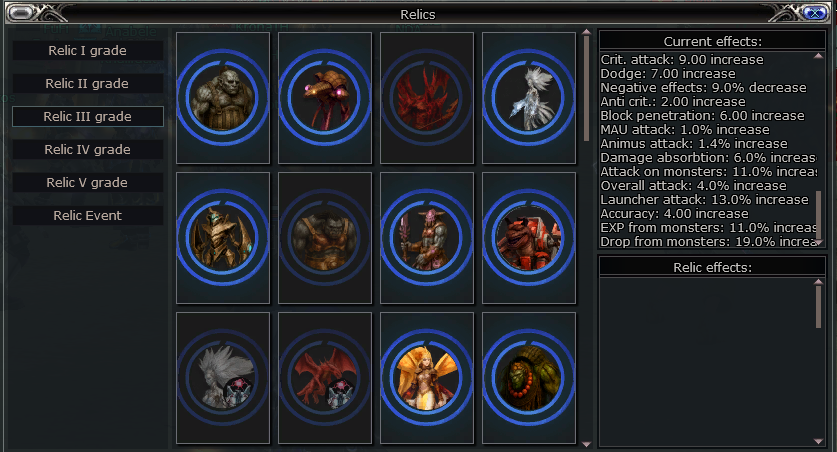
Task: Select Relic III grade tab
Action: [88, 116]
